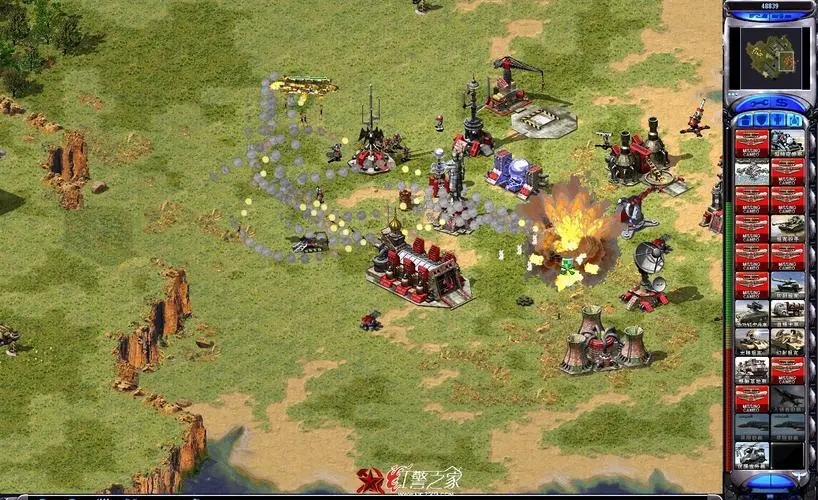
Task: Activate the wrench repair button
Action: click(x=757, y=103)
